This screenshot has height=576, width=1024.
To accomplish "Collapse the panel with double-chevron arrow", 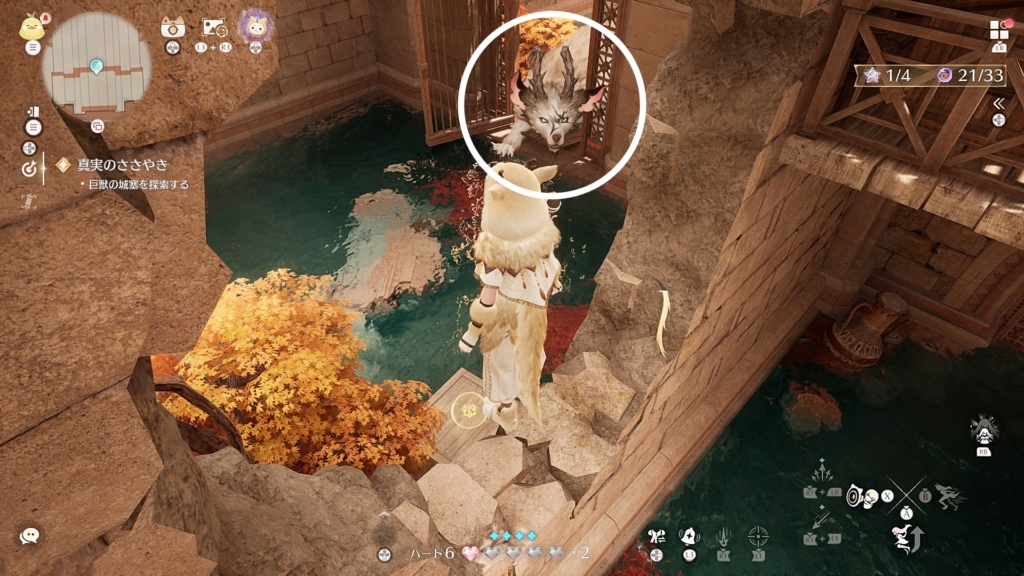I will point(998,103).
